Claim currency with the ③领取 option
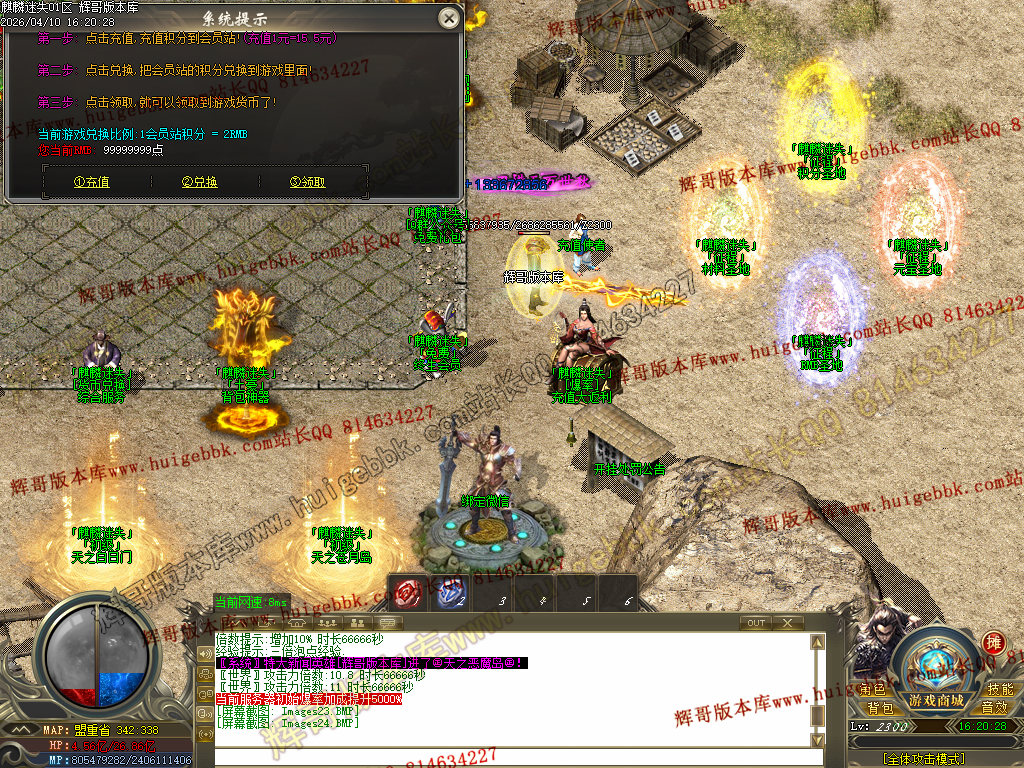This screenshot has width=1024, height=768. click(x=307, y=182)
